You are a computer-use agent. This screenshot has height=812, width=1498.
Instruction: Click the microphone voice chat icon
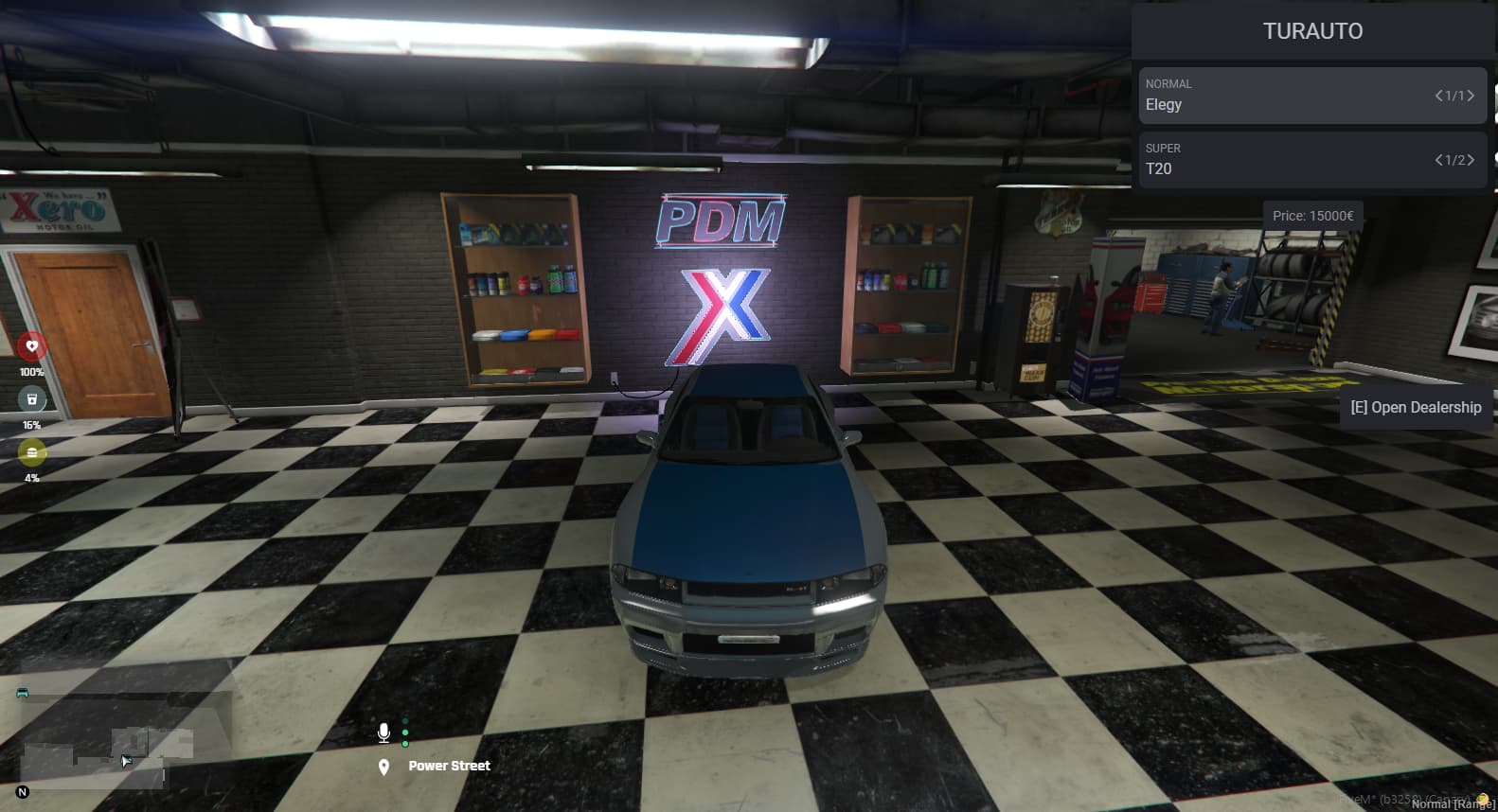tap(383, 732)
